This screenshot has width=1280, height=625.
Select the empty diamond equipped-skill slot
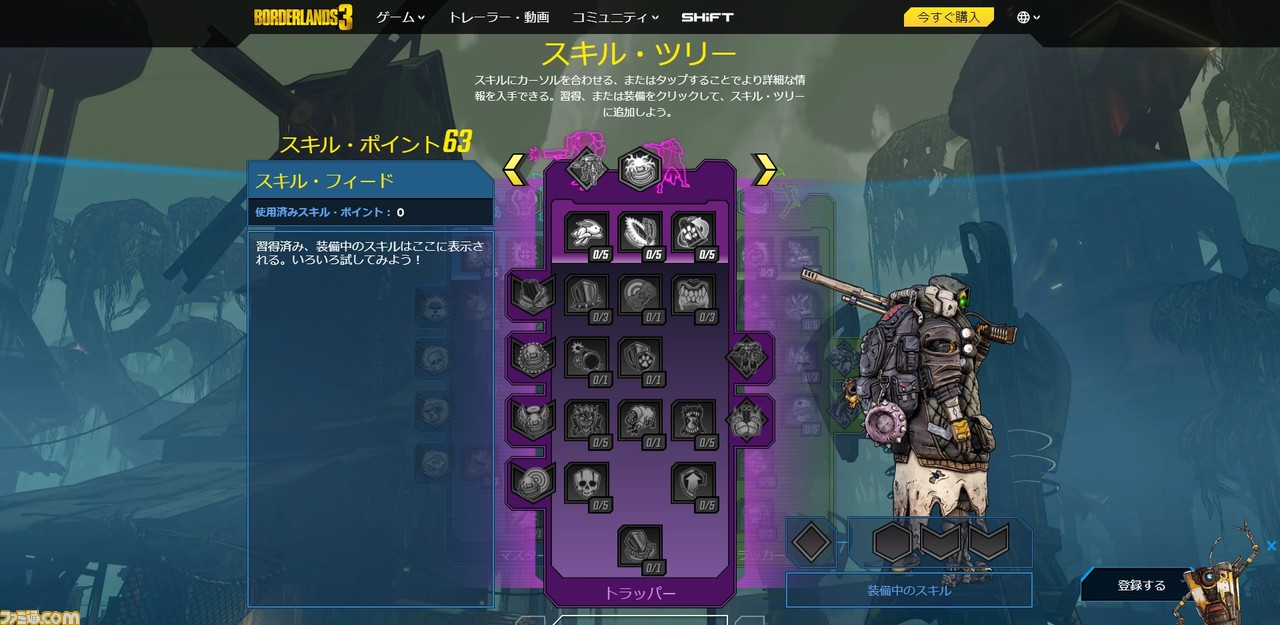tap(810, 543)
